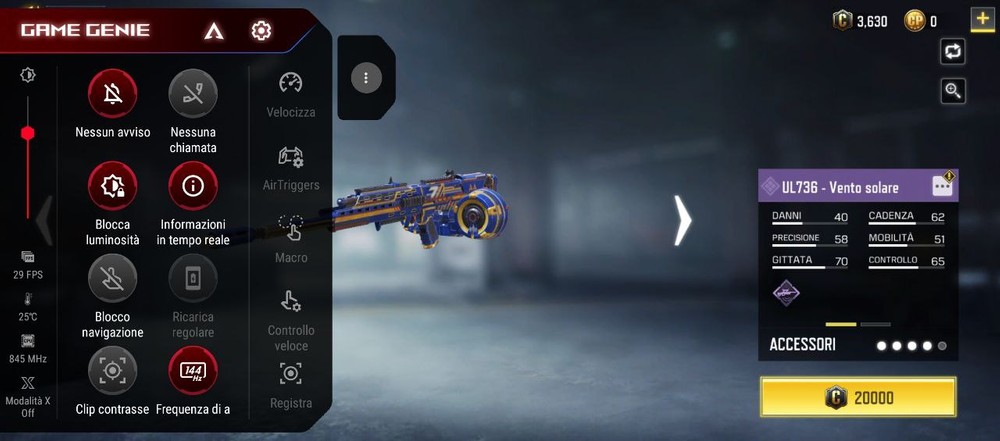
Task: Open the add currency plus button
Action: pyautogui.click(x=982, y=19)
